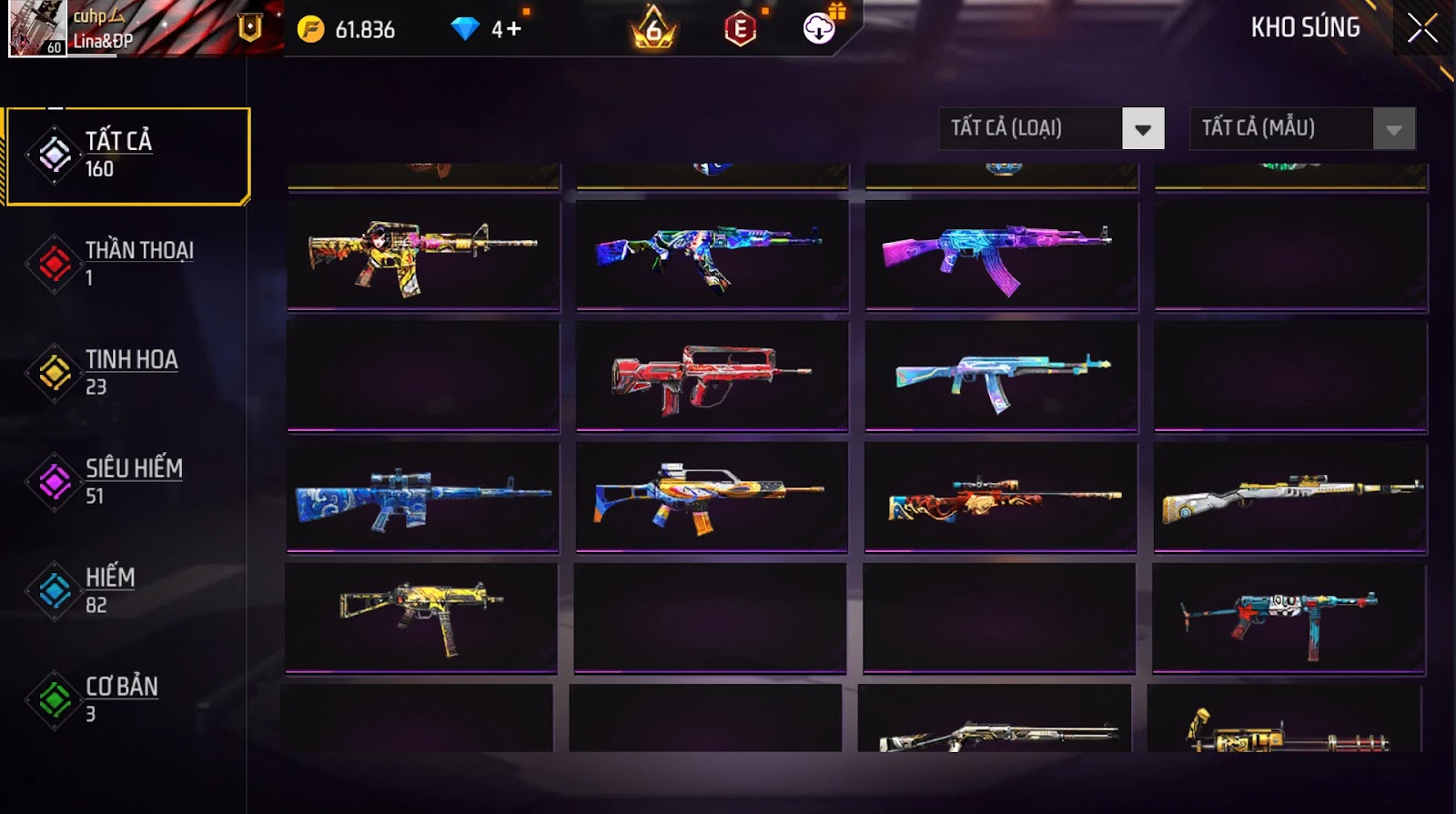Open the Tất Cả (Loại) dropdown
The height and width of the screenshot is (814, 1456).
pos(1143,129)
